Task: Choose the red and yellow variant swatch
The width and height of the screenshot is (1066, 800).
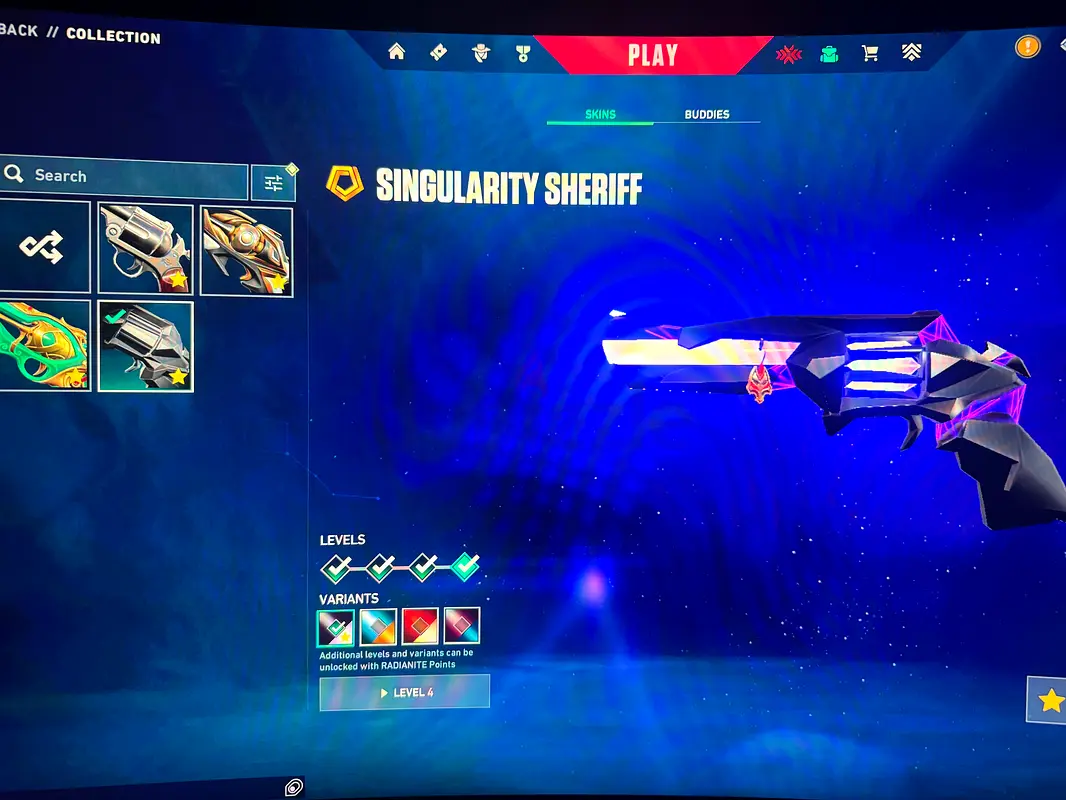Action: coord(420,627)
